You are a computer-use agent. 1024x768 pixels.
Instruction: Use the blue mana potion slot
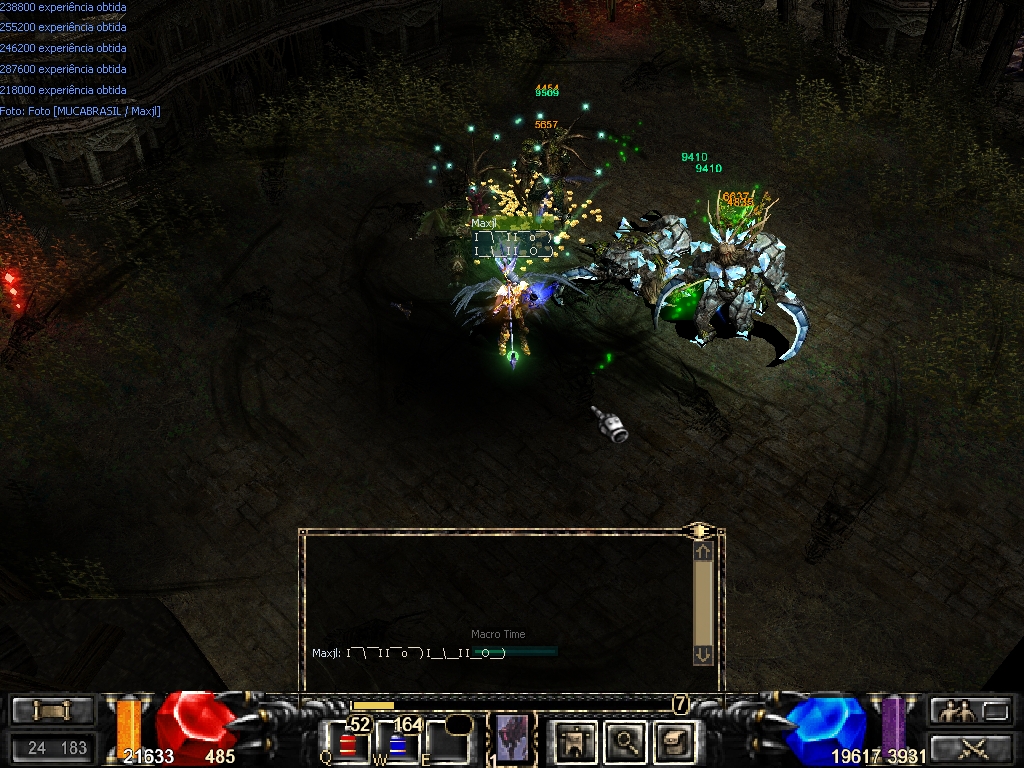(x=397, y=744)
